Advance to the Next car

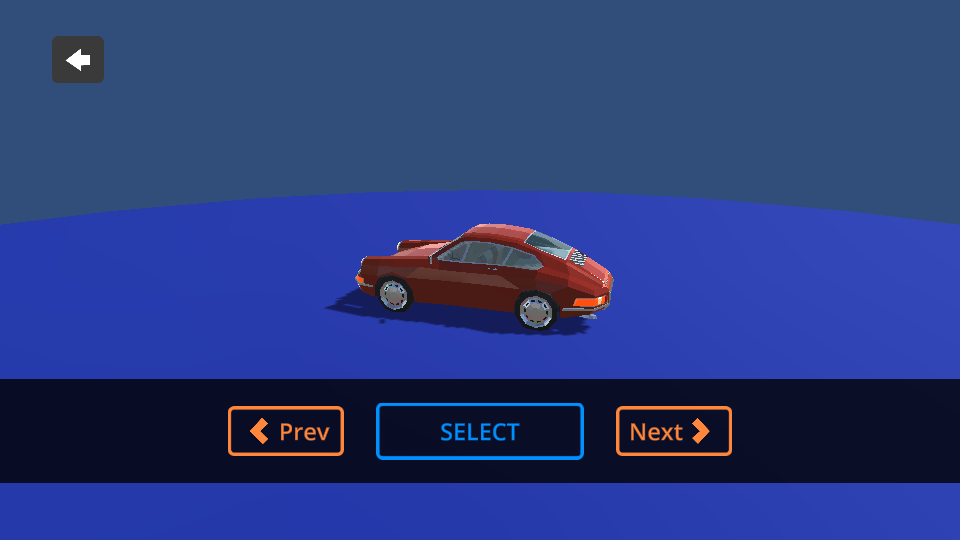[673, 431]
